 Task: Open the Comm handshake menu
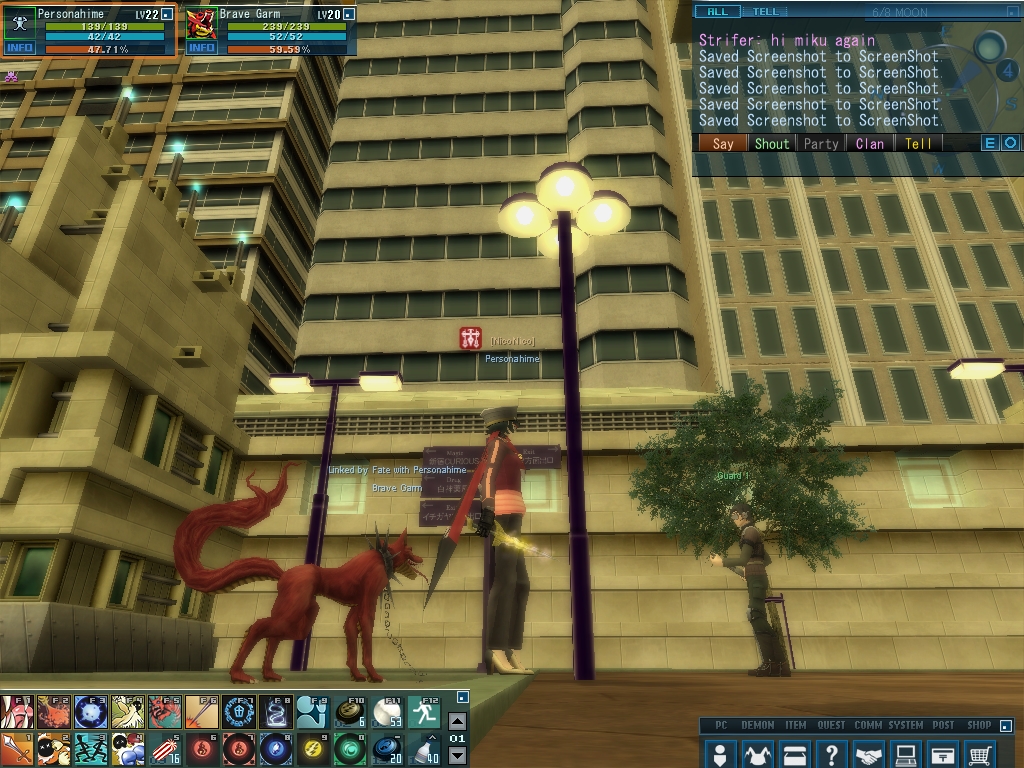click(869, 753)
